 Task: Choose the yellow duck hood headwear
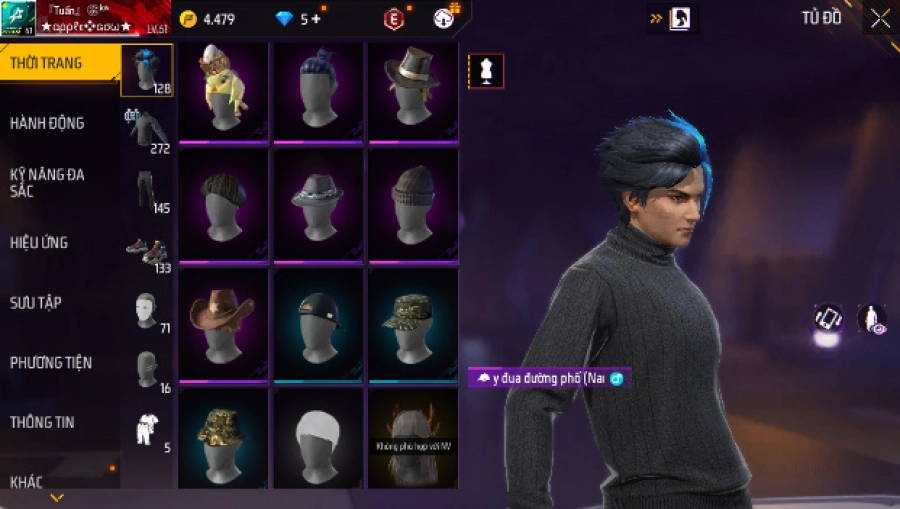point(222,92)
